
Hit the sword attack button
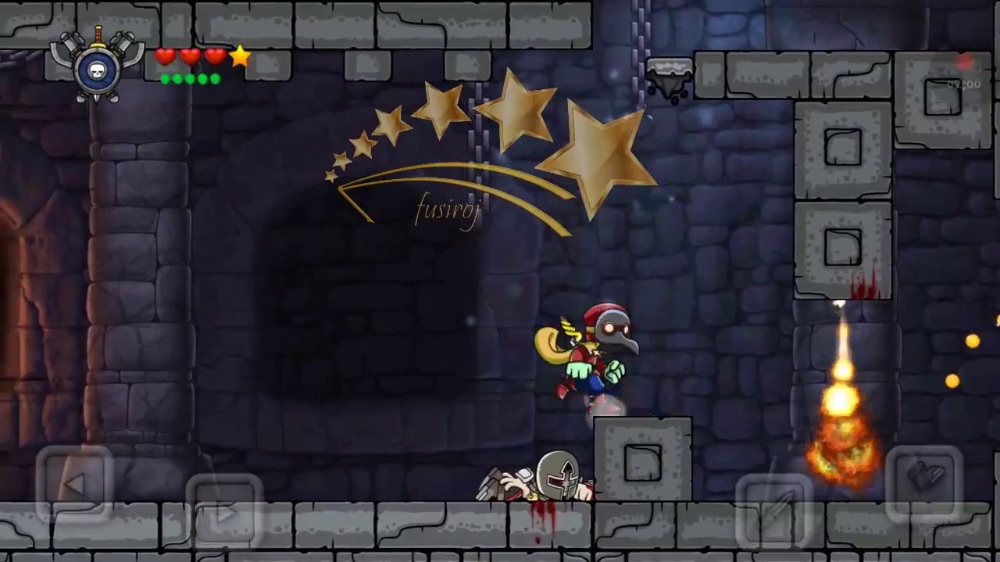[x=773, y=511]
